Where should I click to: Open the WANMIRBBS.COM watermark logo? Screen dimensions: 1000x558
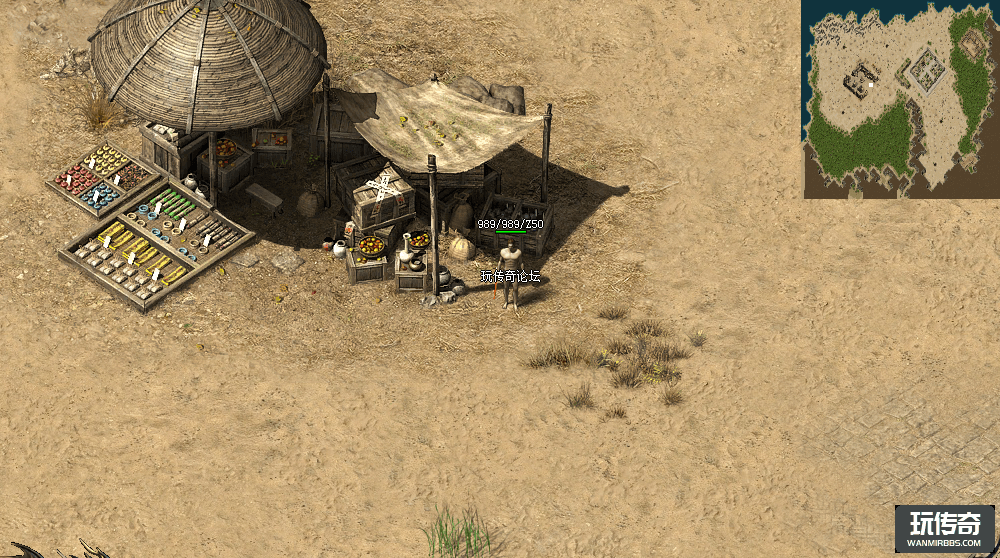click(944, 529)
